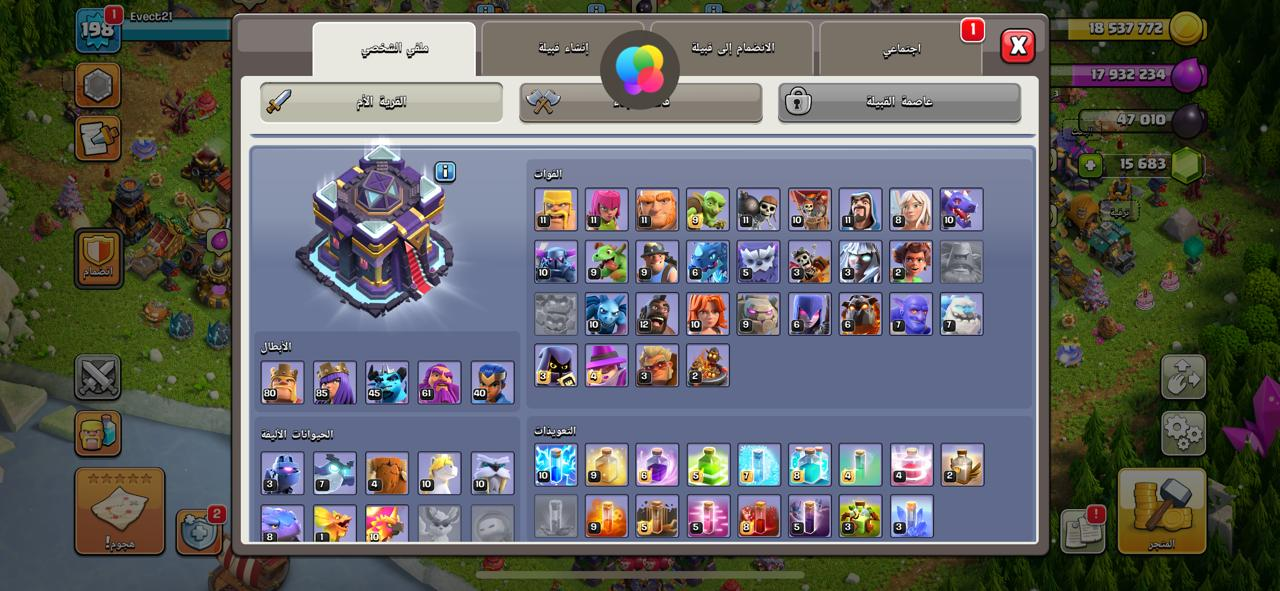The image size is (1280, 591).
Task: Open the town hall info button
Action: point(445,172)
